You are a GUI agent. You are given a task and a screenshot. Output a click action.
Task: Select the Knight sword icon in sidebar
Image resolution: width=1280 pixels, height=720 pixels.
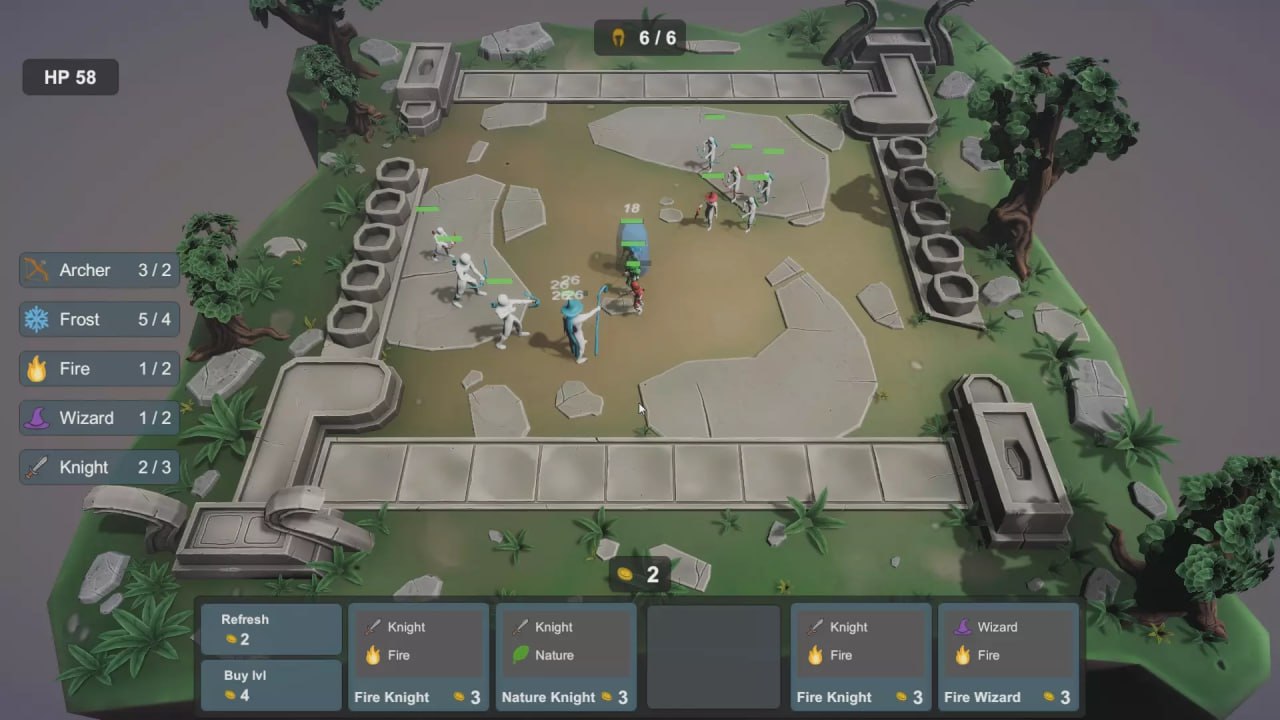(x=39, y=467)
